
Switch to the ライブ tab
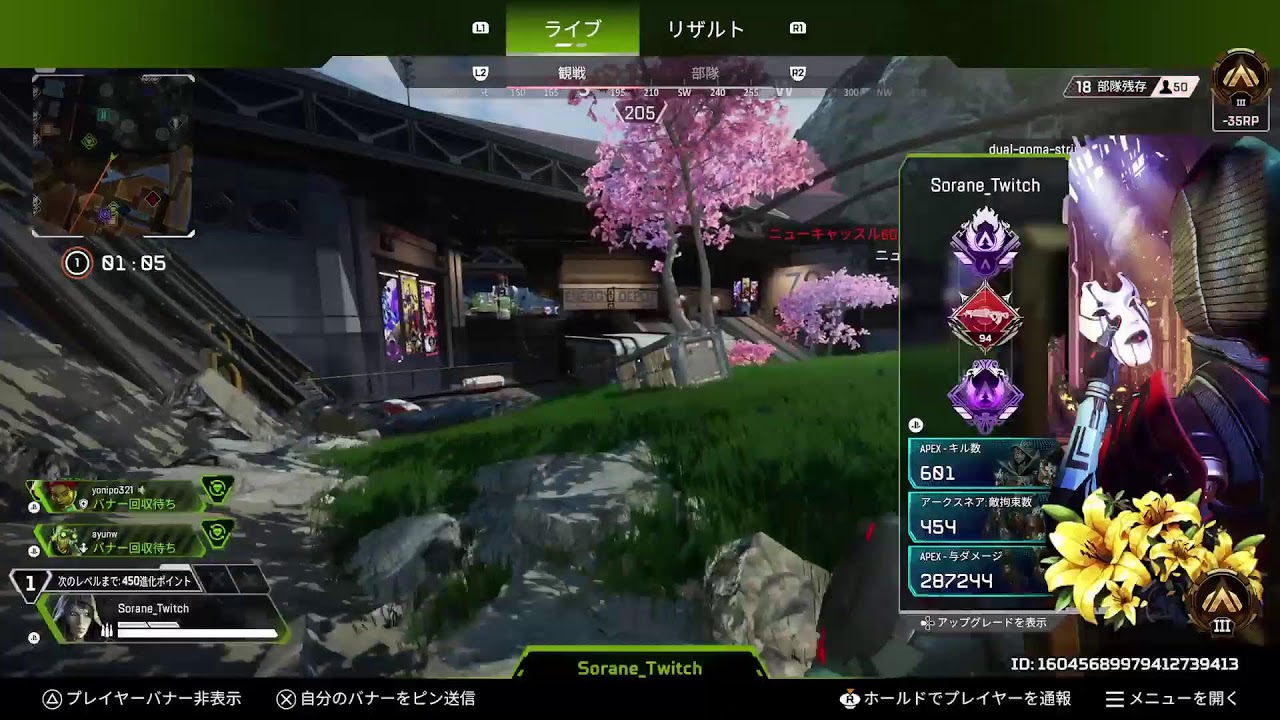[572, 29]
